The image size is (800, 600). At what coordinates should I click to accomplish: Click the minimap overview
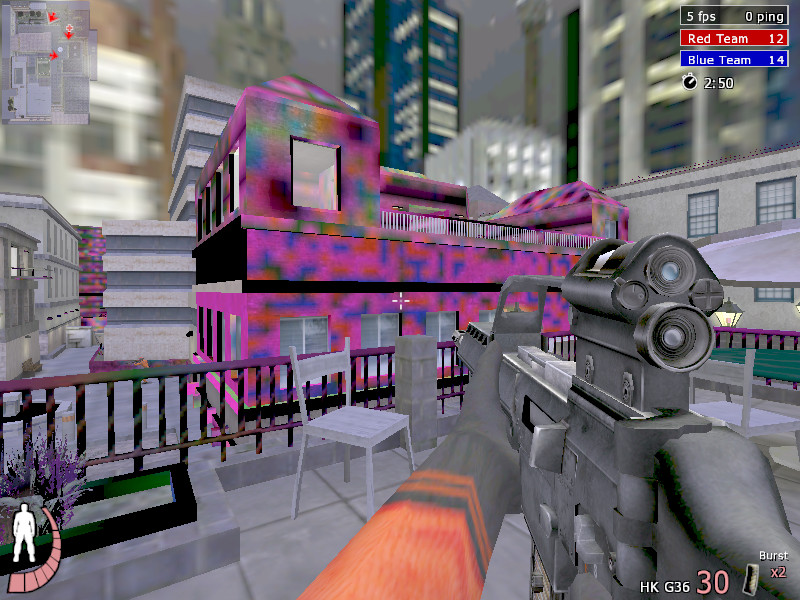(x=46, y=60)
